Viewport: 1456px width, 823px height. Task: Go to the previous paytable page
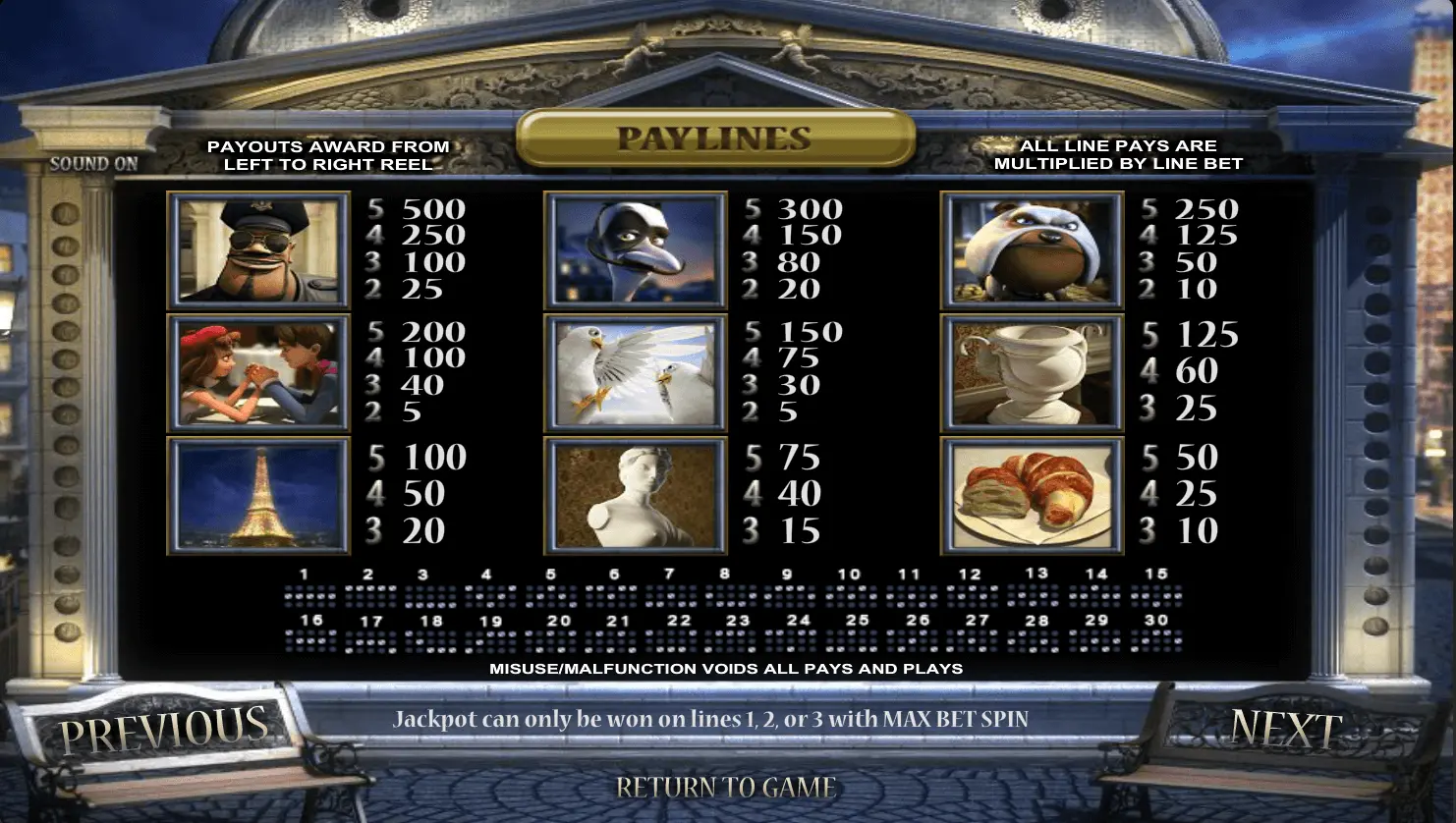(x=163, y=729)
